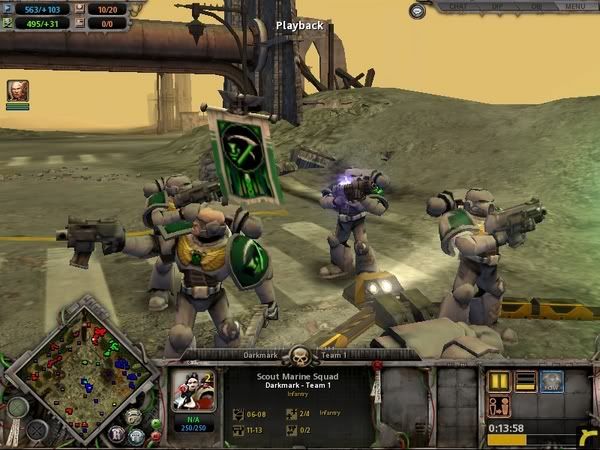Click the small green orb beside minimap
The width and height of the screenshot is (600, 450).
click(154, 425)
